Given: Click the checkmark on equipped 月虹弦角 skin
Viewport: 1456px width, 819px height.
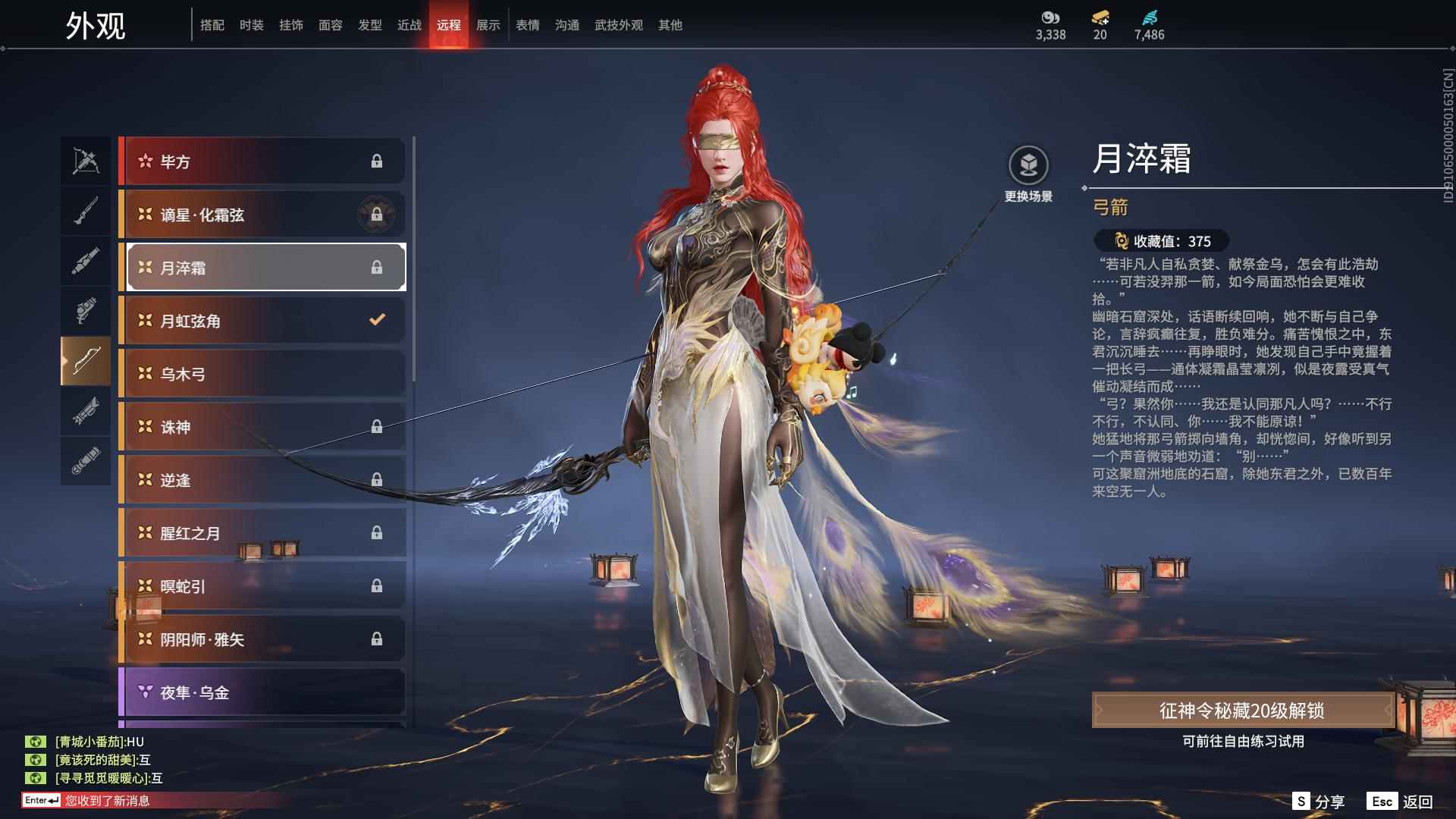Looking at the screenshot, I should (x=377, y=320).
